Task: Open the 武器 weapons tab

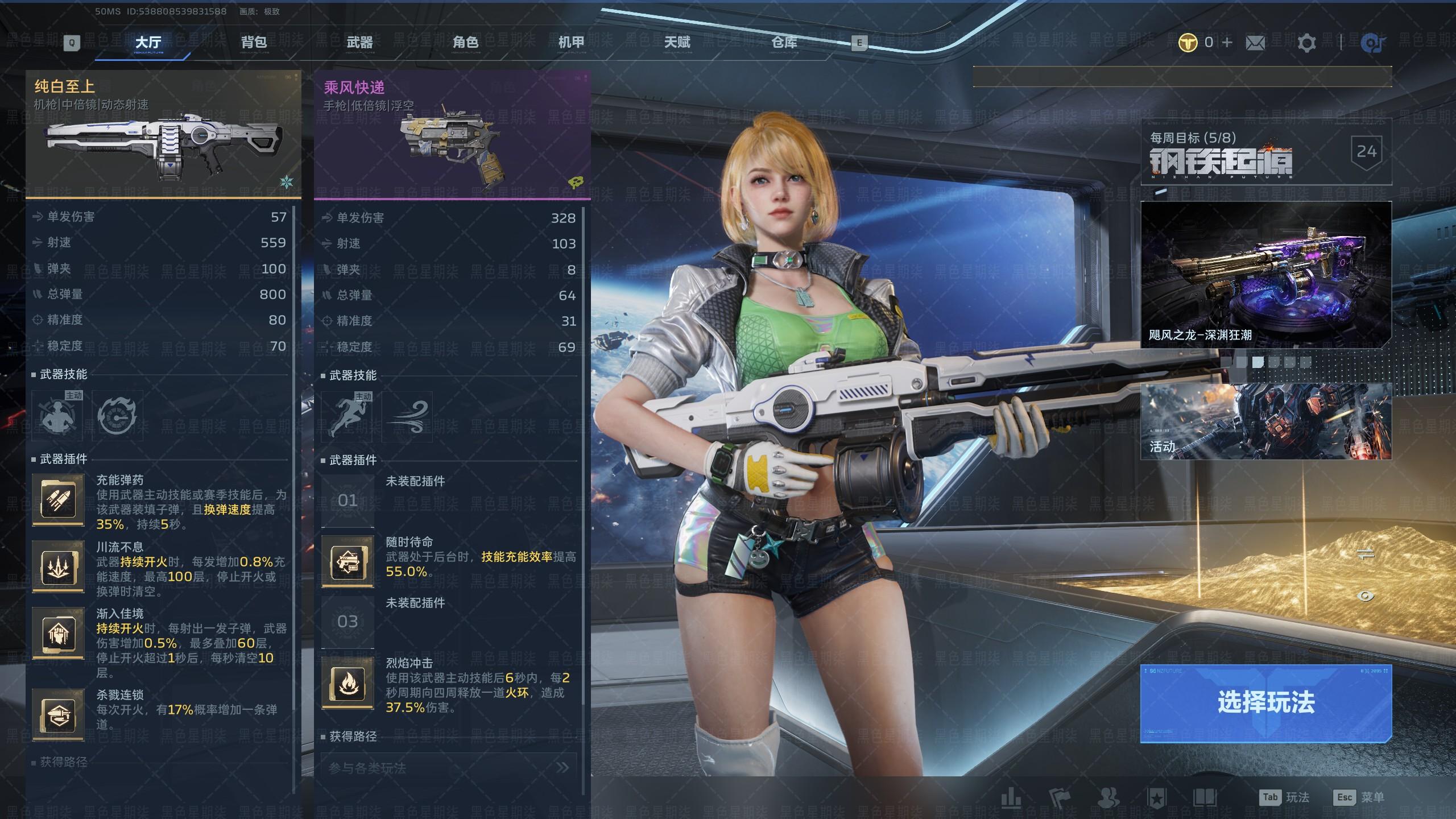Action: pos(359,42)
